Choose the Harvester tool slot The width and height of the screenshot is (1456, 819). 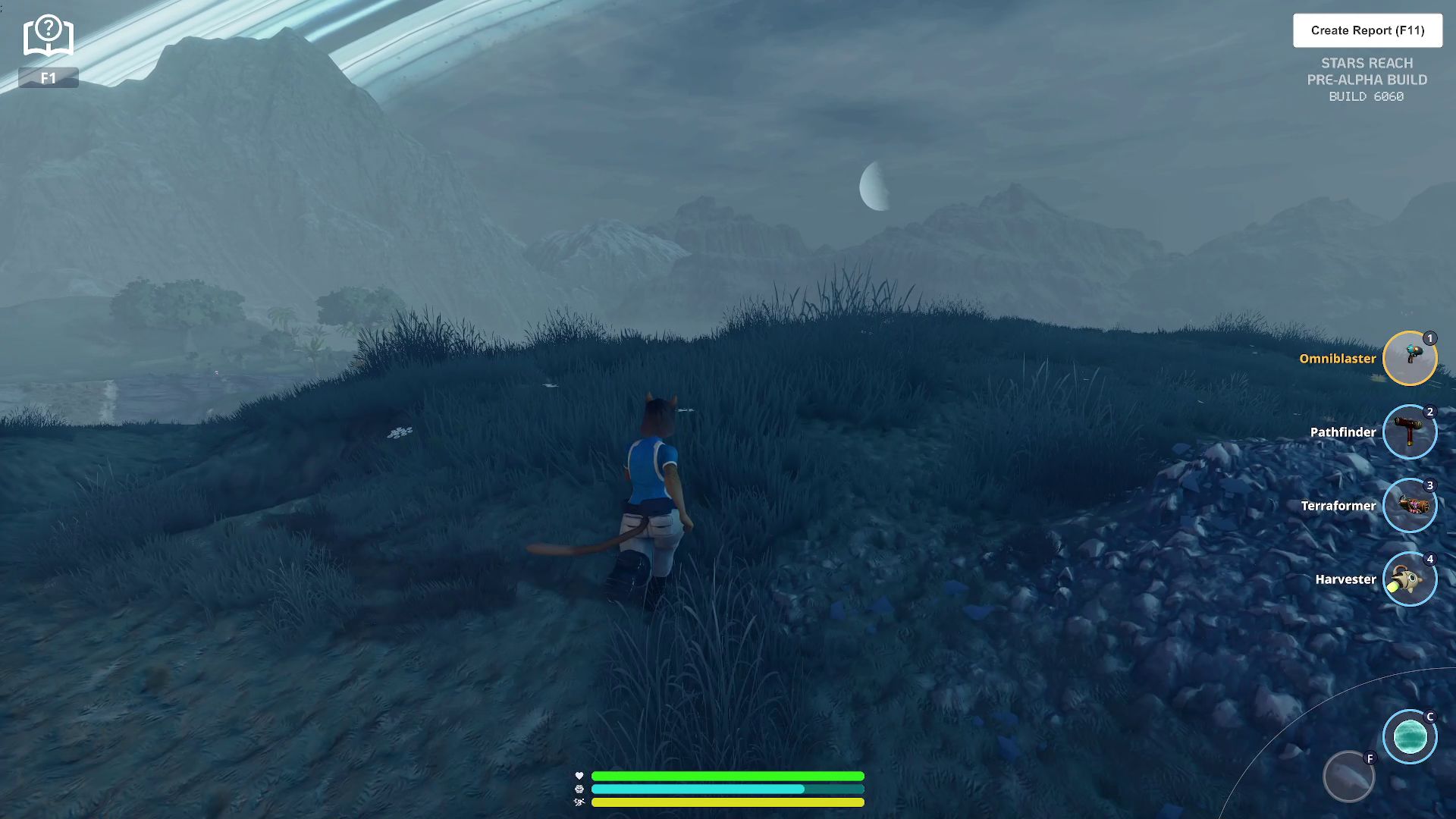(x=1409, y=579)
